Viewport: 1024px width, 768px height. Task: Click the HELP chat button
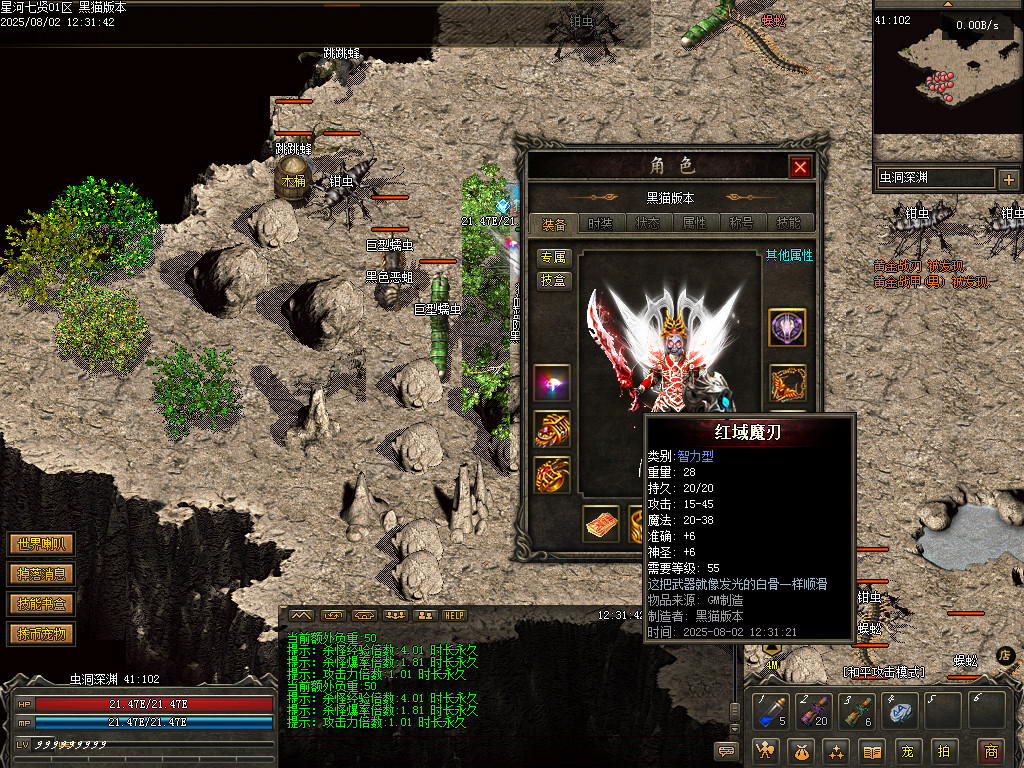point(455,615)
